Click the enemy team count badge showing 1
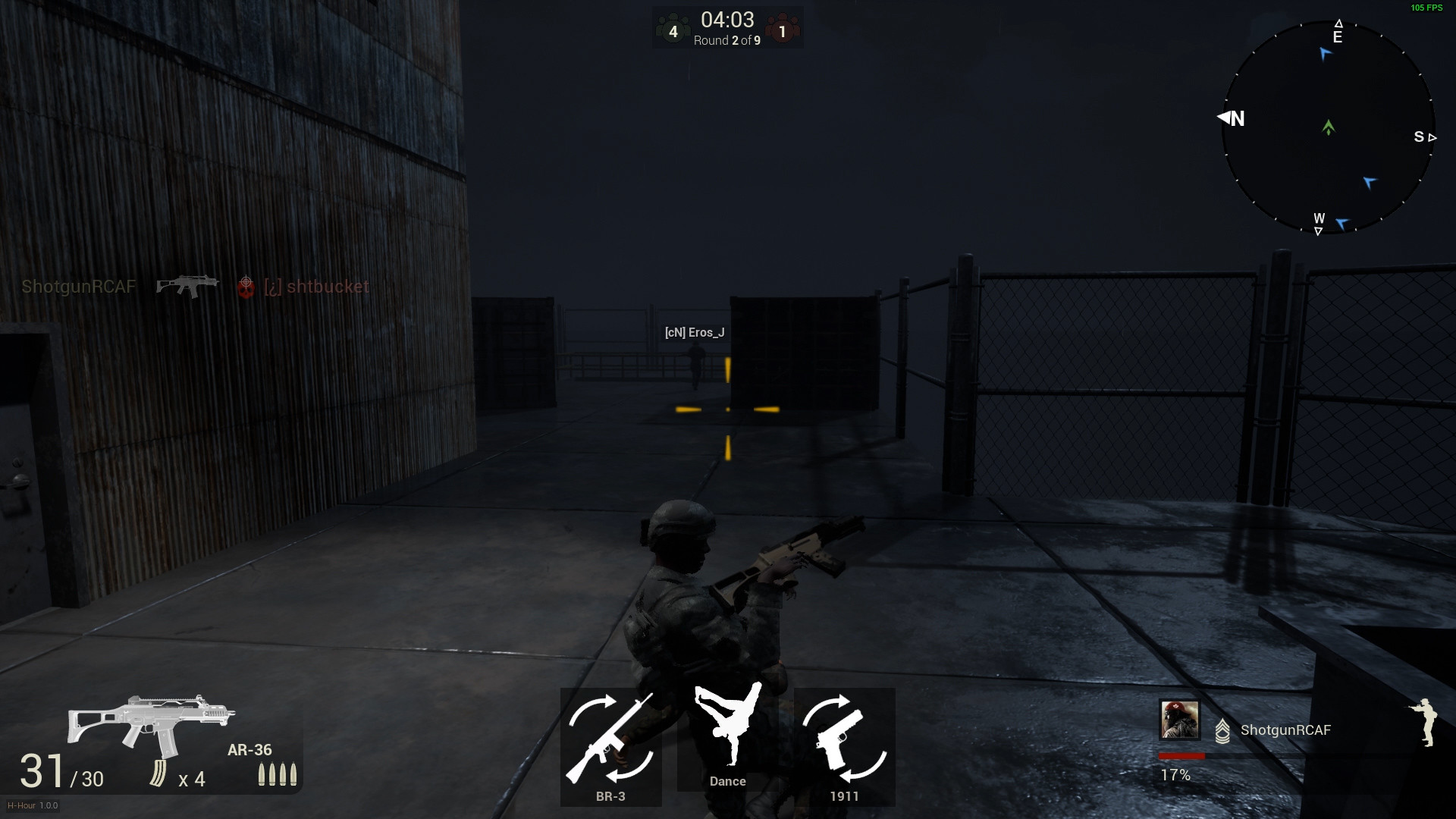The height and width of the screenshot is (819, 1456). (x=783, y=31)
